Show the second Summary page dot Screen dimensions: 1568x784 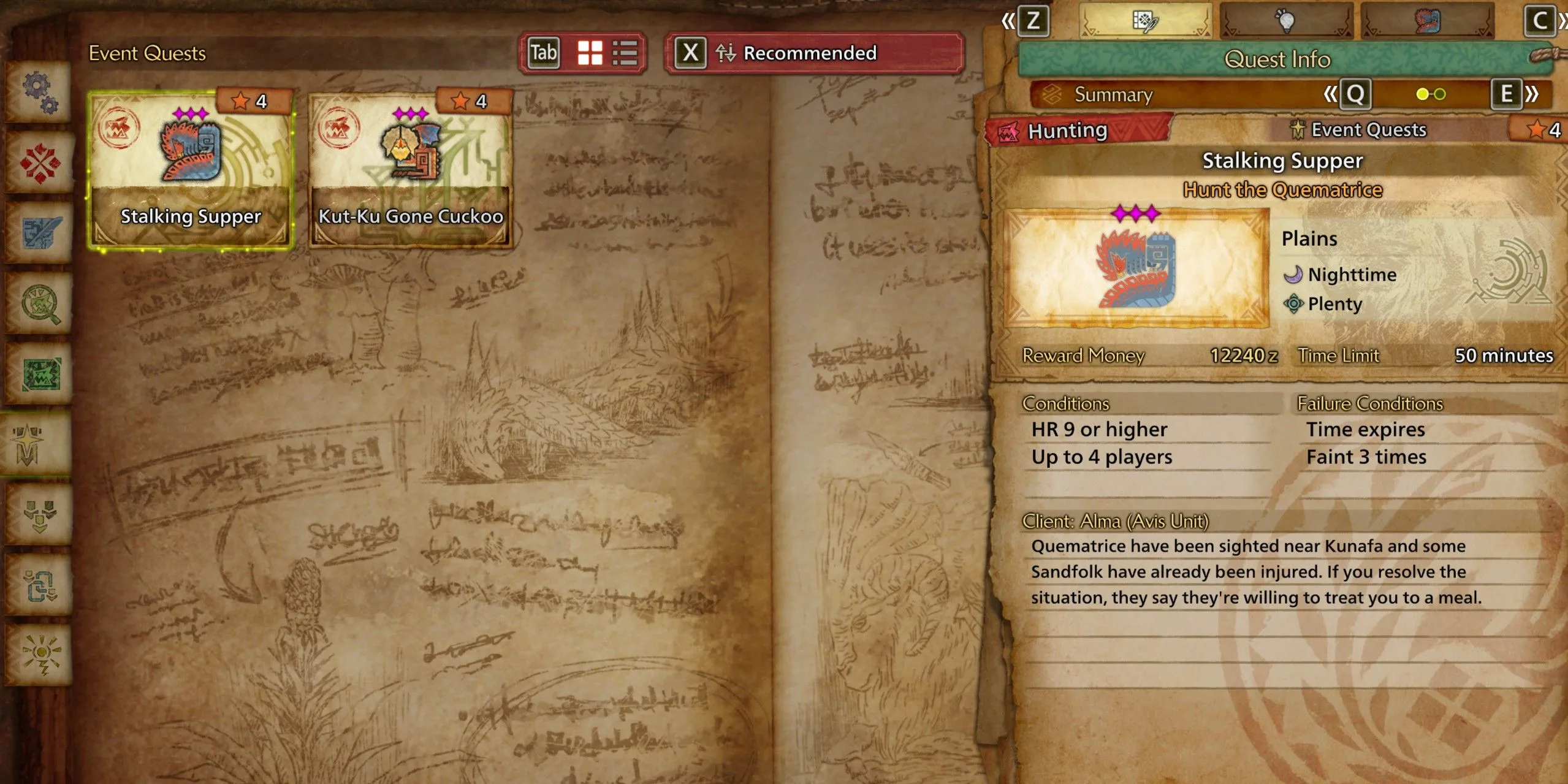(1440, 94)
